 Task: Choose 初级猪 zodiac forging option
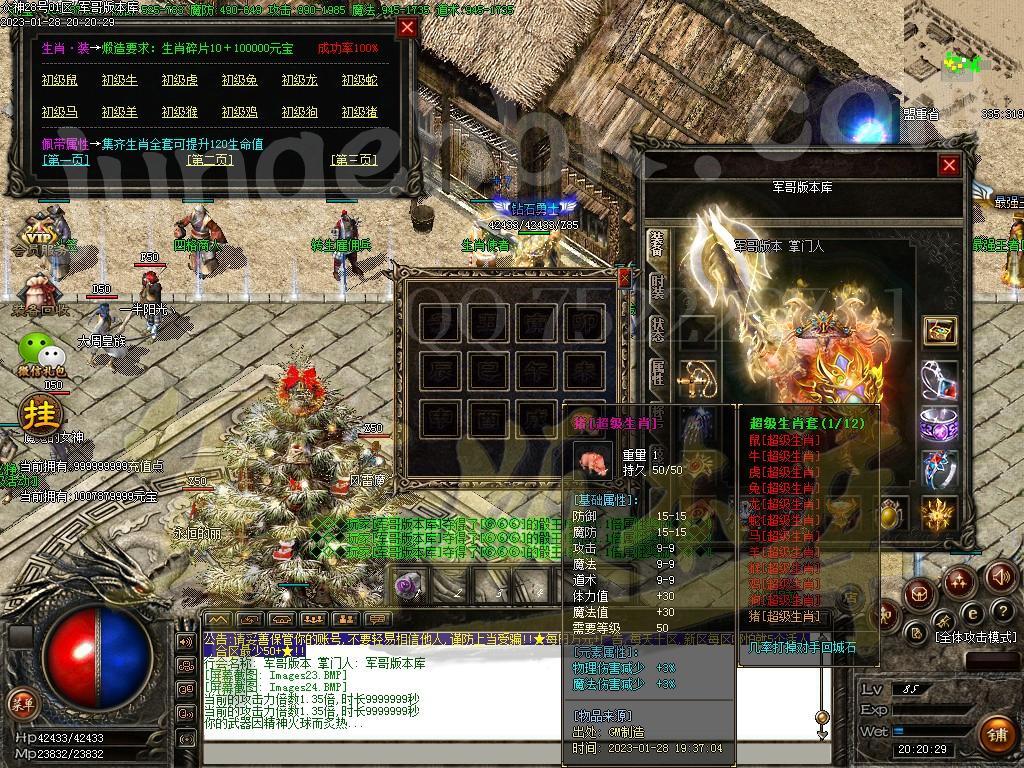359,113
